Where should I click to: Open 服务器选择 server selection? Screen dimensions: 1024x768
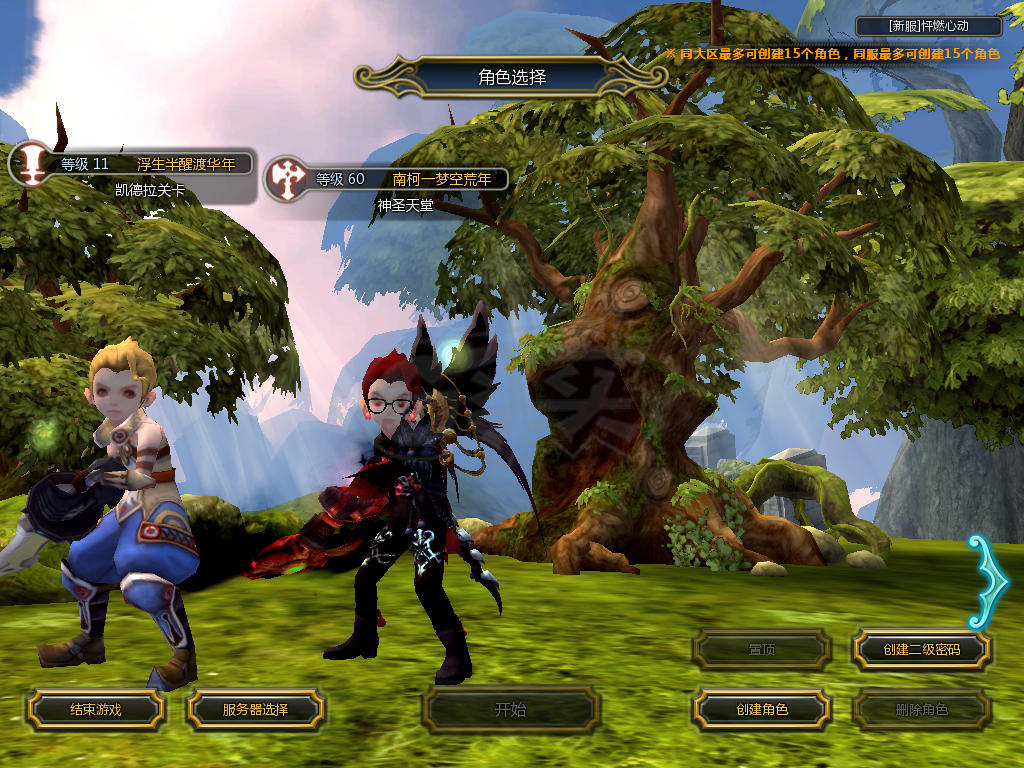coord(255,709)
